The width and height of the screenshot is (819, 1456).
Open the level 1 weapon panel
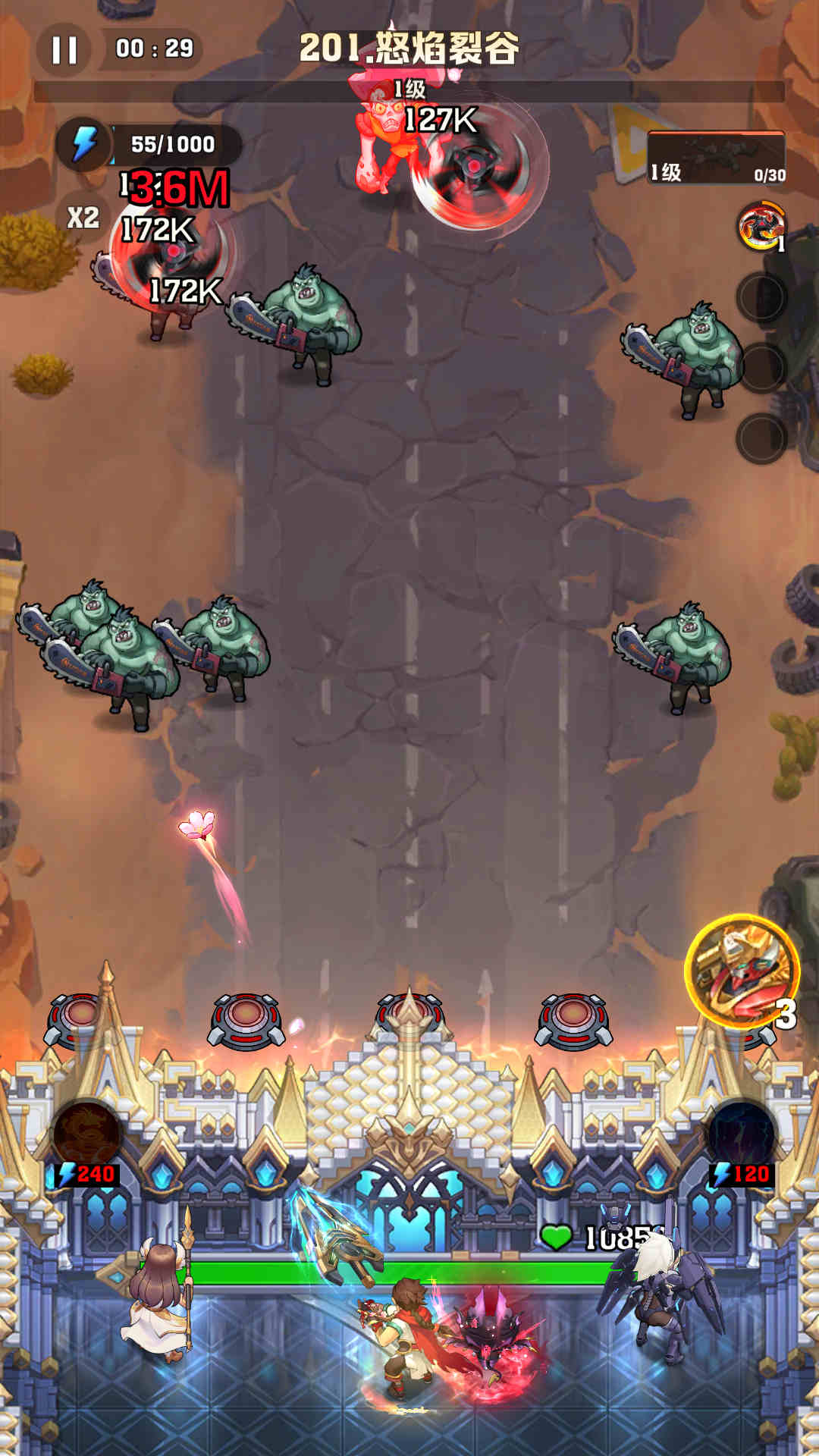715,158
